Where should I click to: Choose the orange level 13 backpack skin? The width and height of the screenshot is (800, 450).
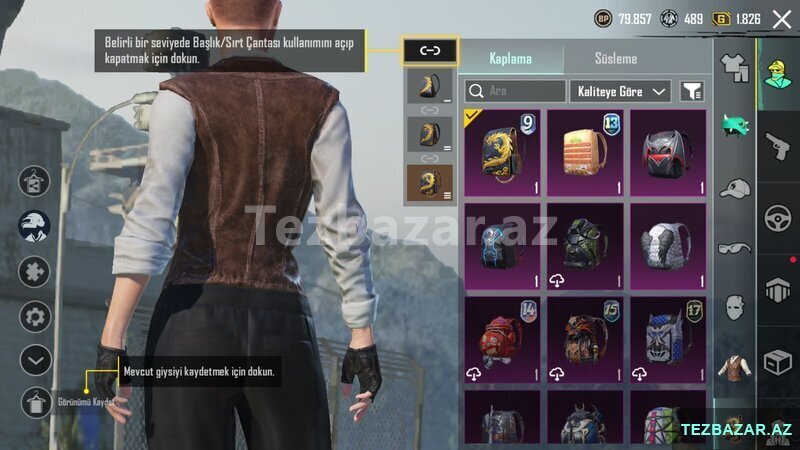pyautogui.click(x=585, y=153)
